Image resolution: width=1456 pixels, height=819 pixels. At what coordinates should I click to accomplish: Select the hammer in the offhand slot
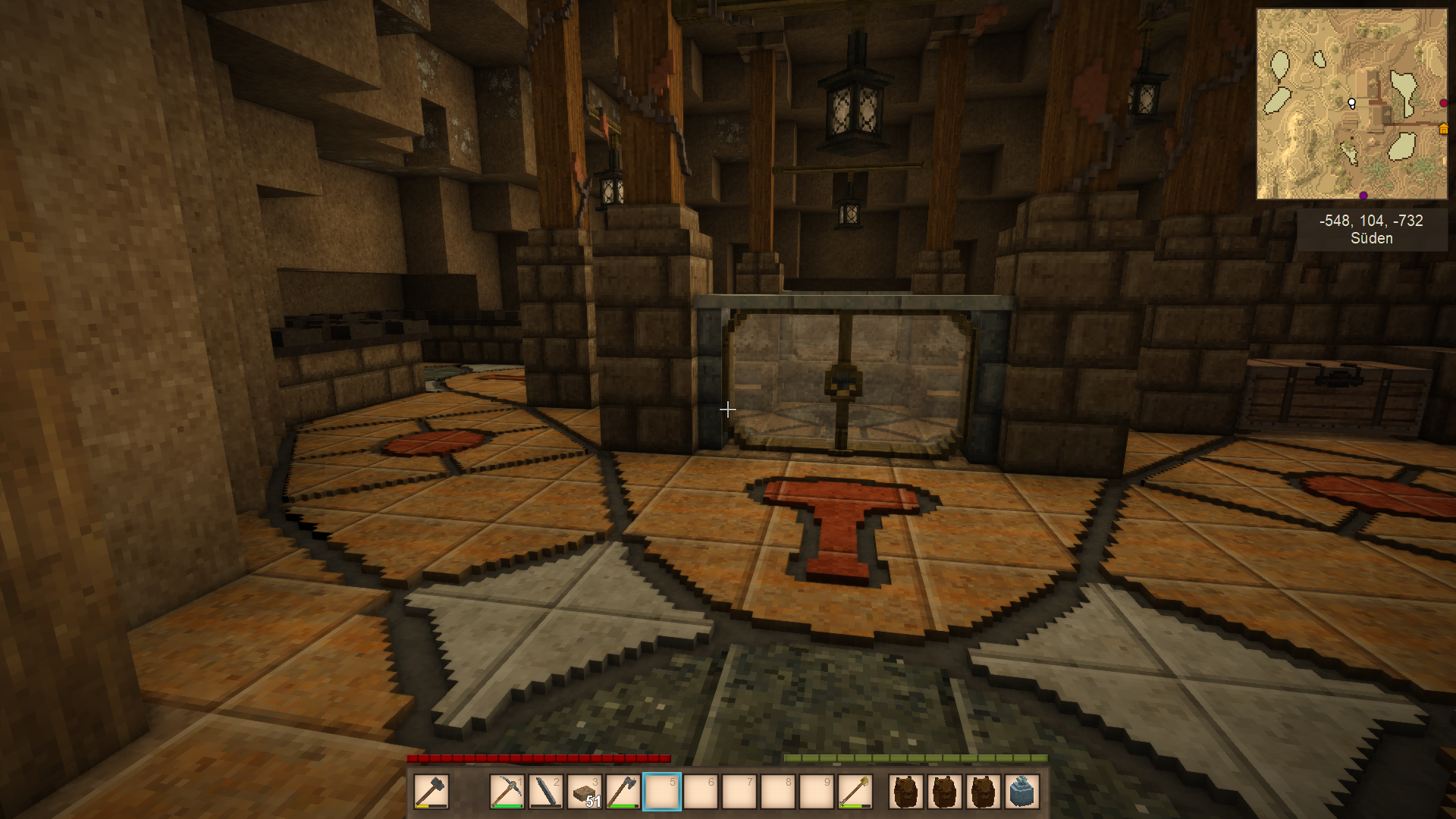431,792
